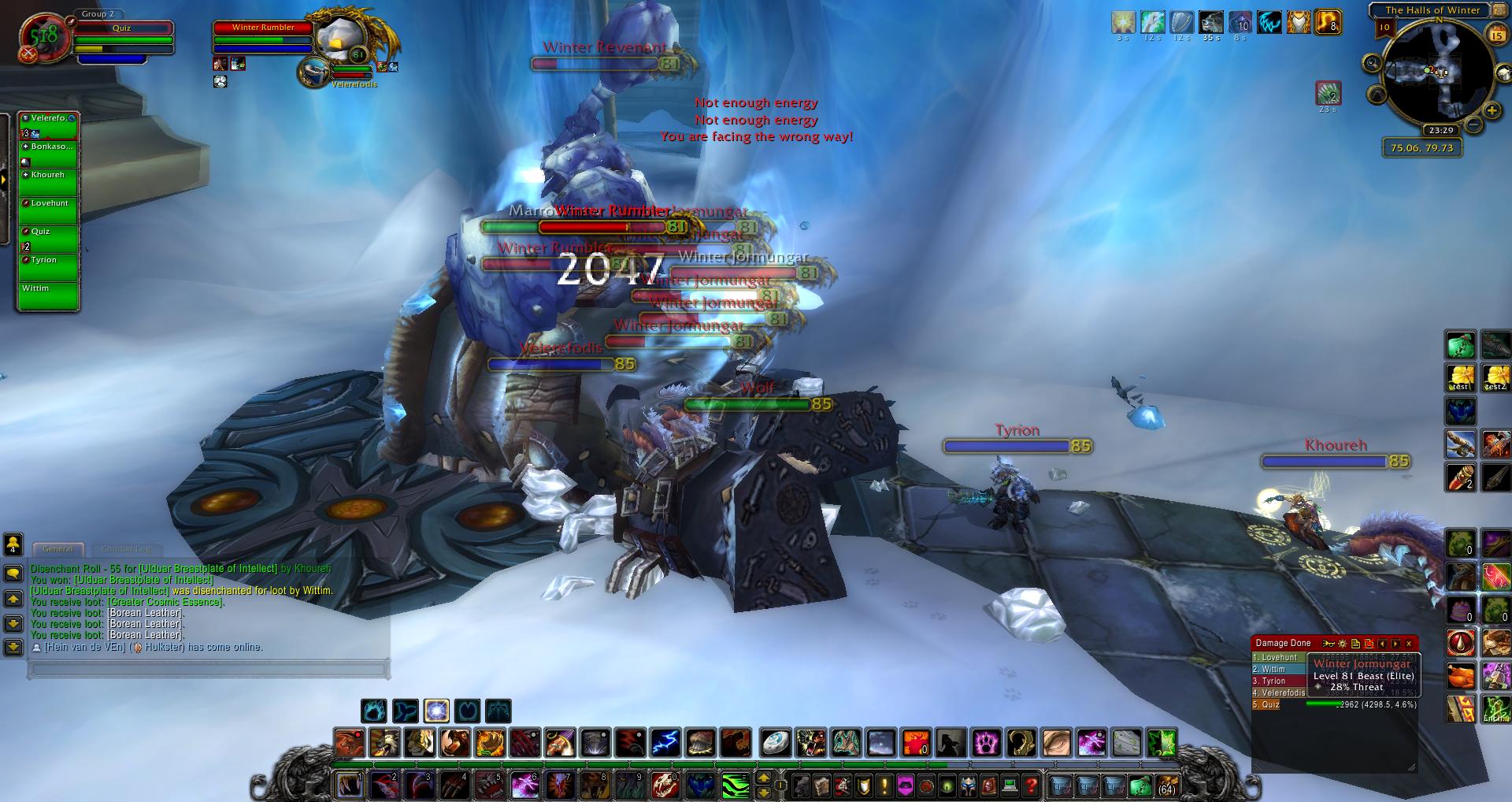
Task: Open the minimap zoom-in button
Action: tap(1491, 111)
